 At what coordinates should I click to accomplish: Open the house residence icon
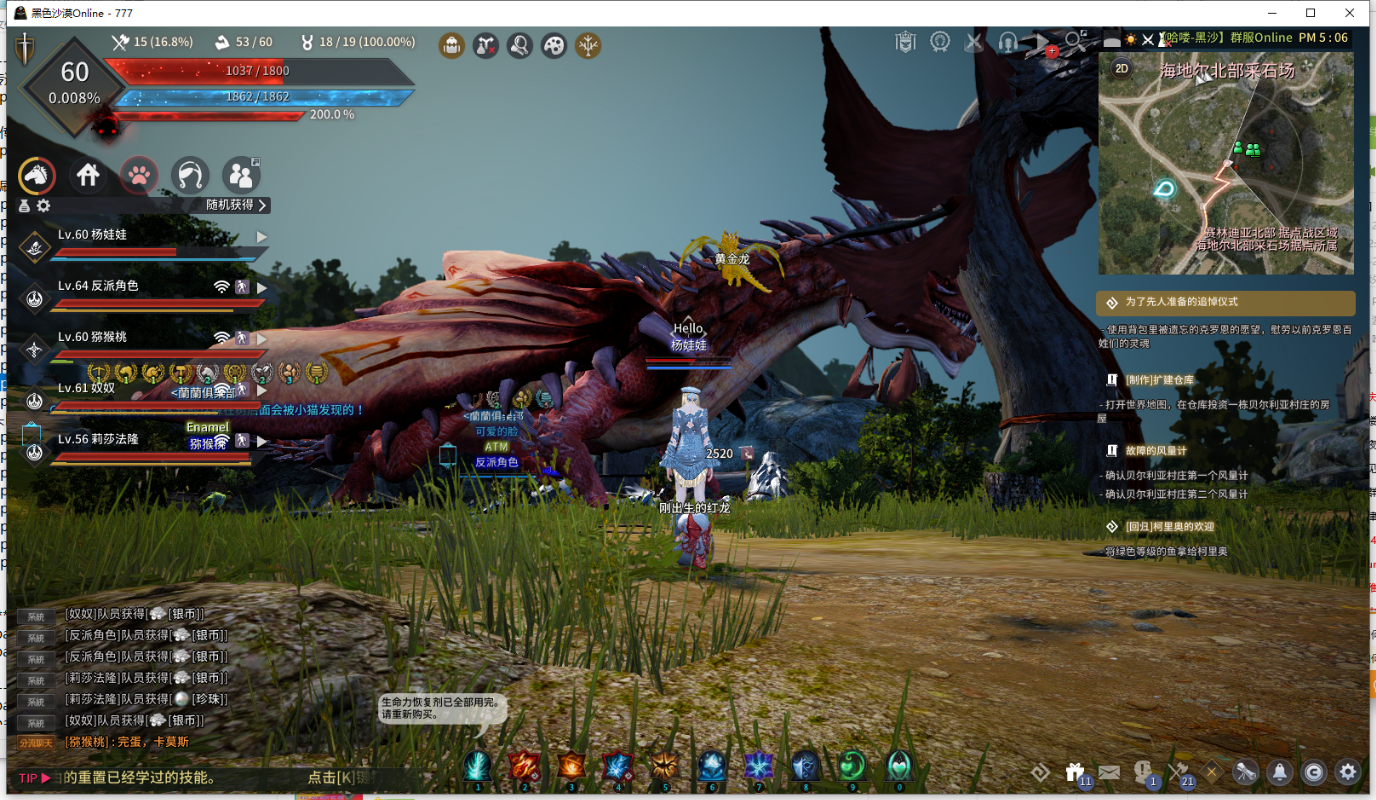88,176
